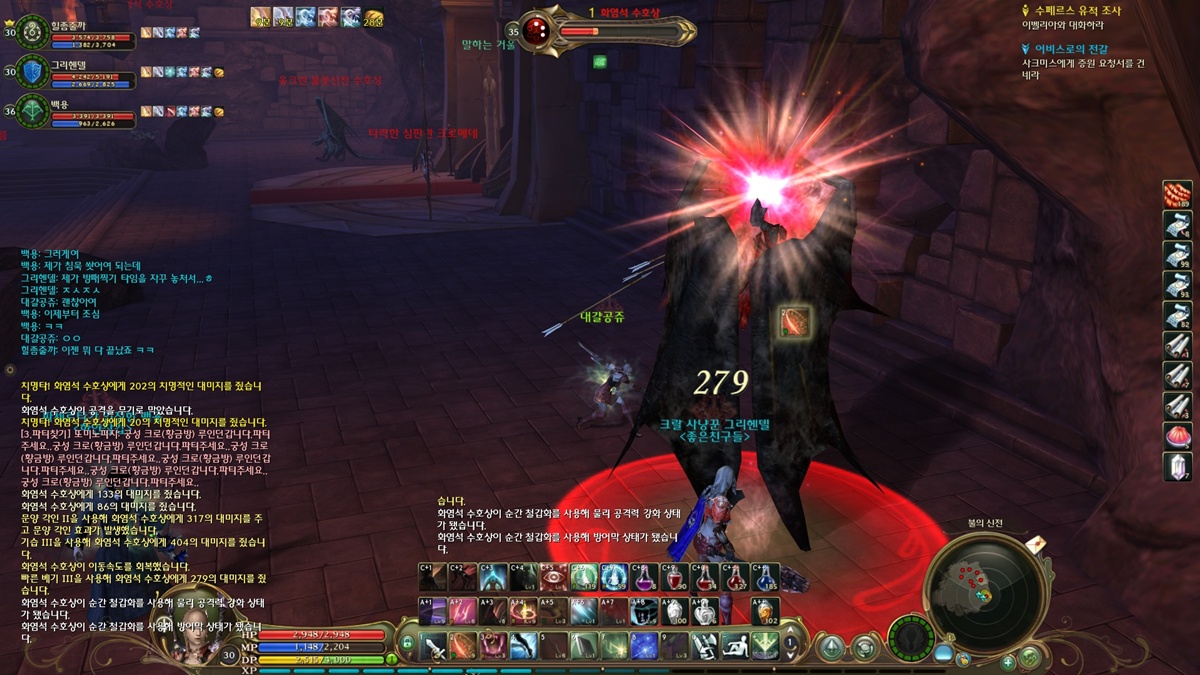Screen dimensions: 1200x675
Task: Use the red scroll item with 189 count
Action: [x=1177, y=193]
